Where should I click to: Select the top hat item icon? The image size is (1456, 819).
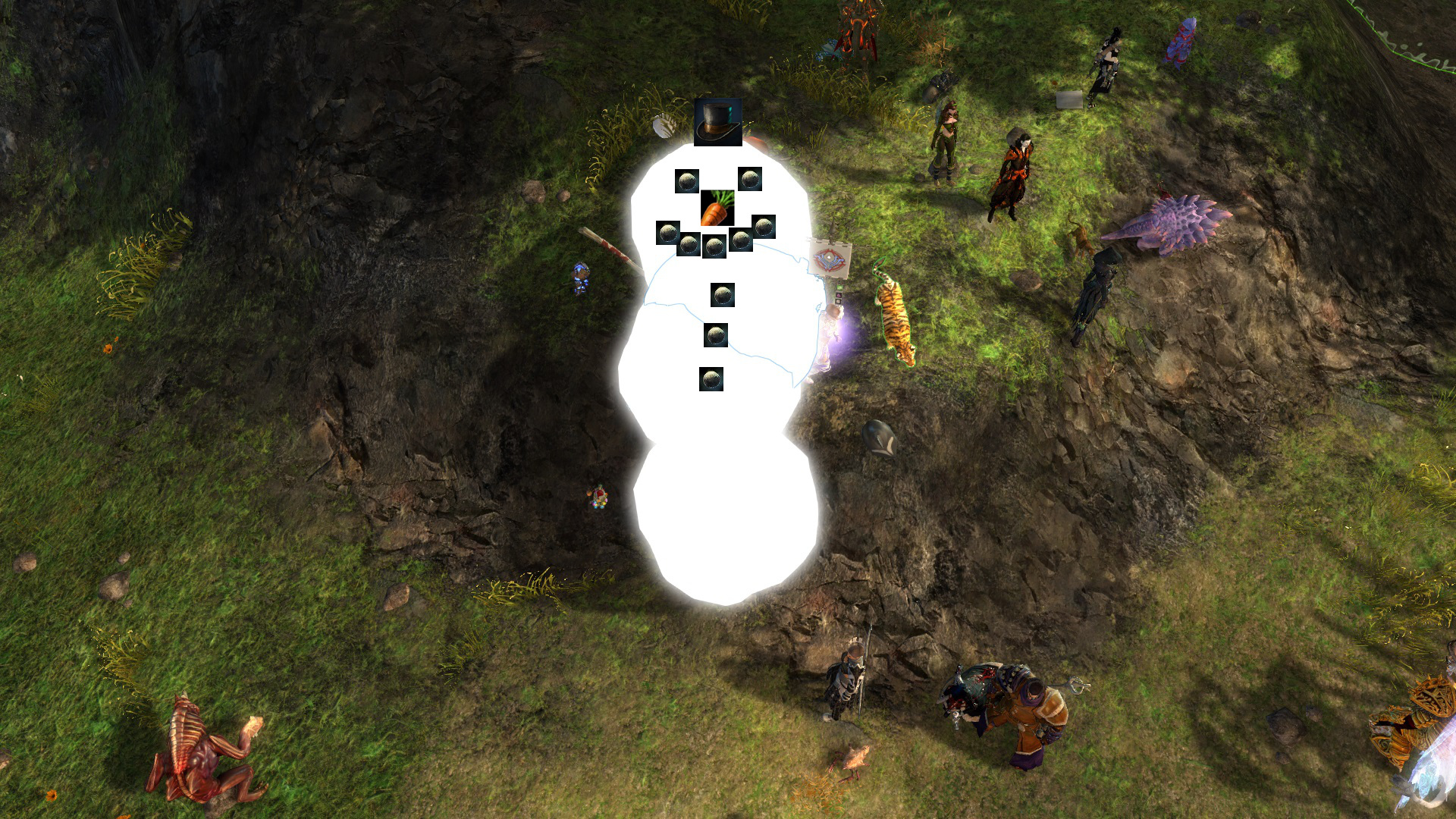(717, 122)
